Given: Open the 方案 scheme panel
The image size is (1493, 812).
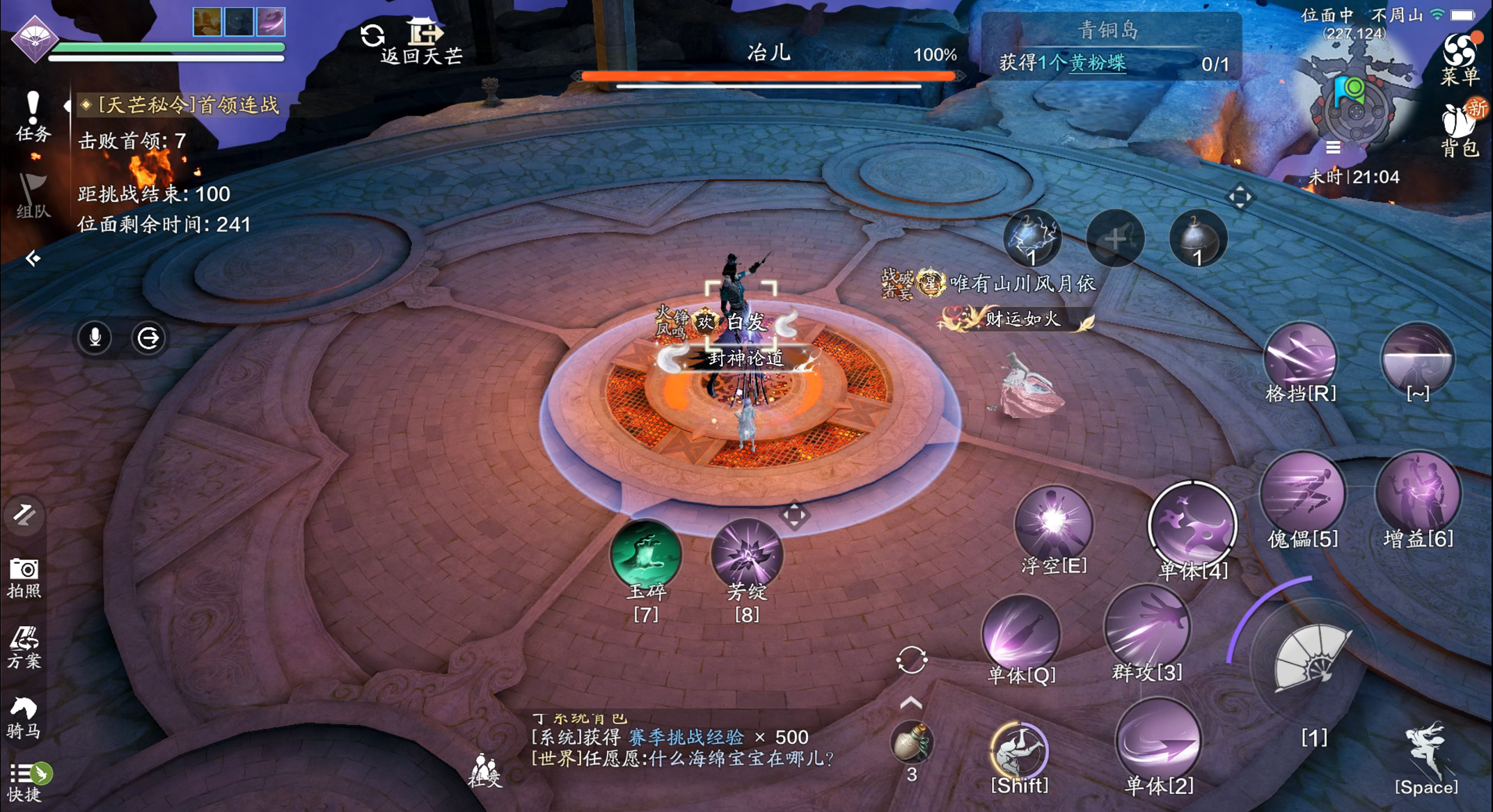Looking at the screenshot, I should click(24, 647).
